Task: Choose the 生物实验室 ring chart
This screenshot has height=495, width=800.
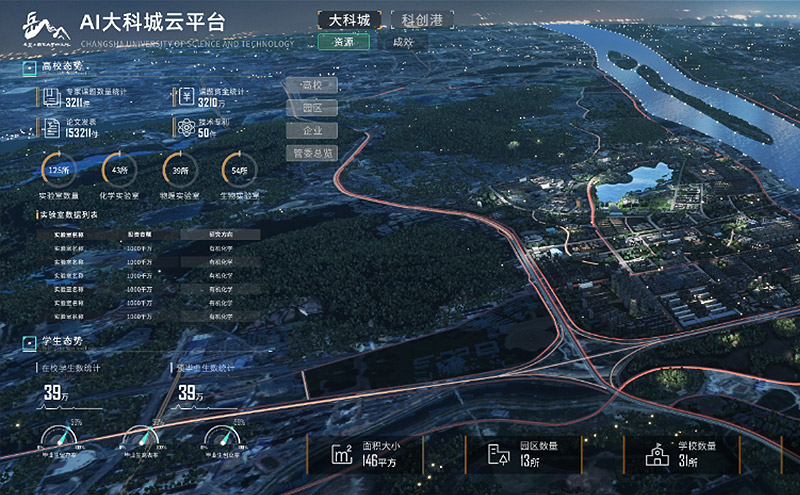Action: 239,170
